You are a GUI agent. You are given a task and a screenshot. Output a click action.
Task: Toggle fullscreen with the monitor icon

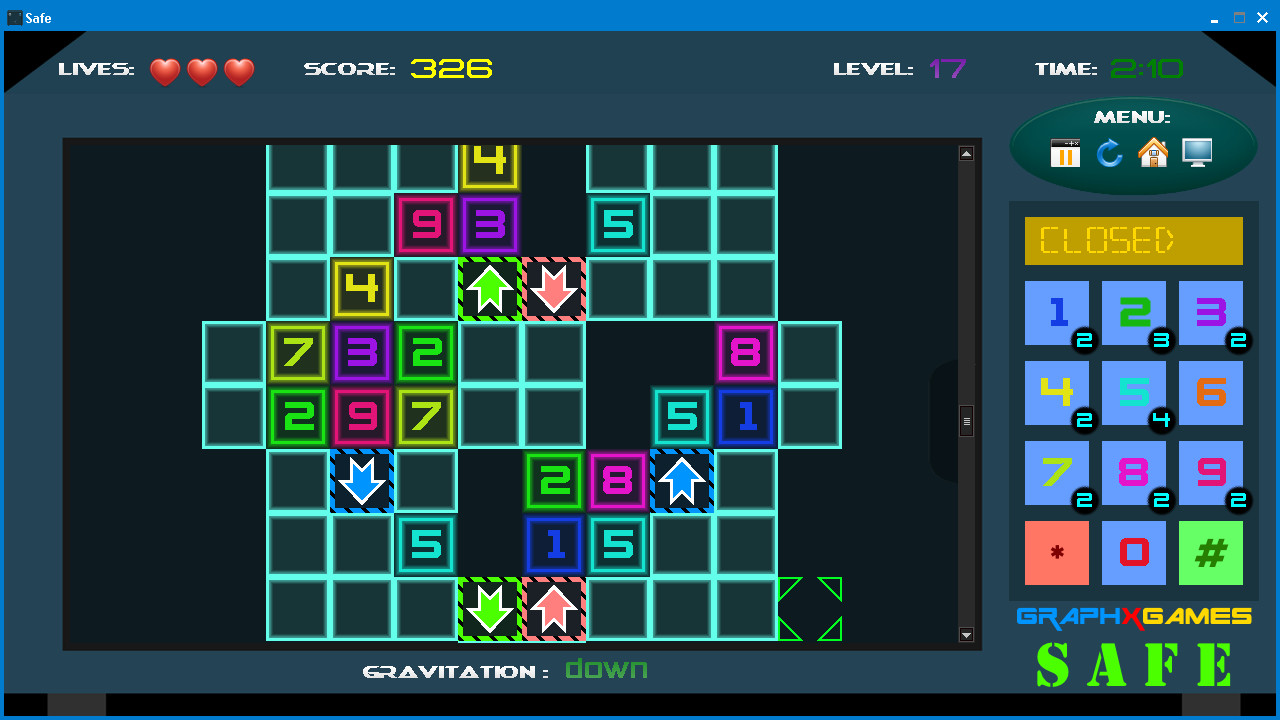point(1197,154)
